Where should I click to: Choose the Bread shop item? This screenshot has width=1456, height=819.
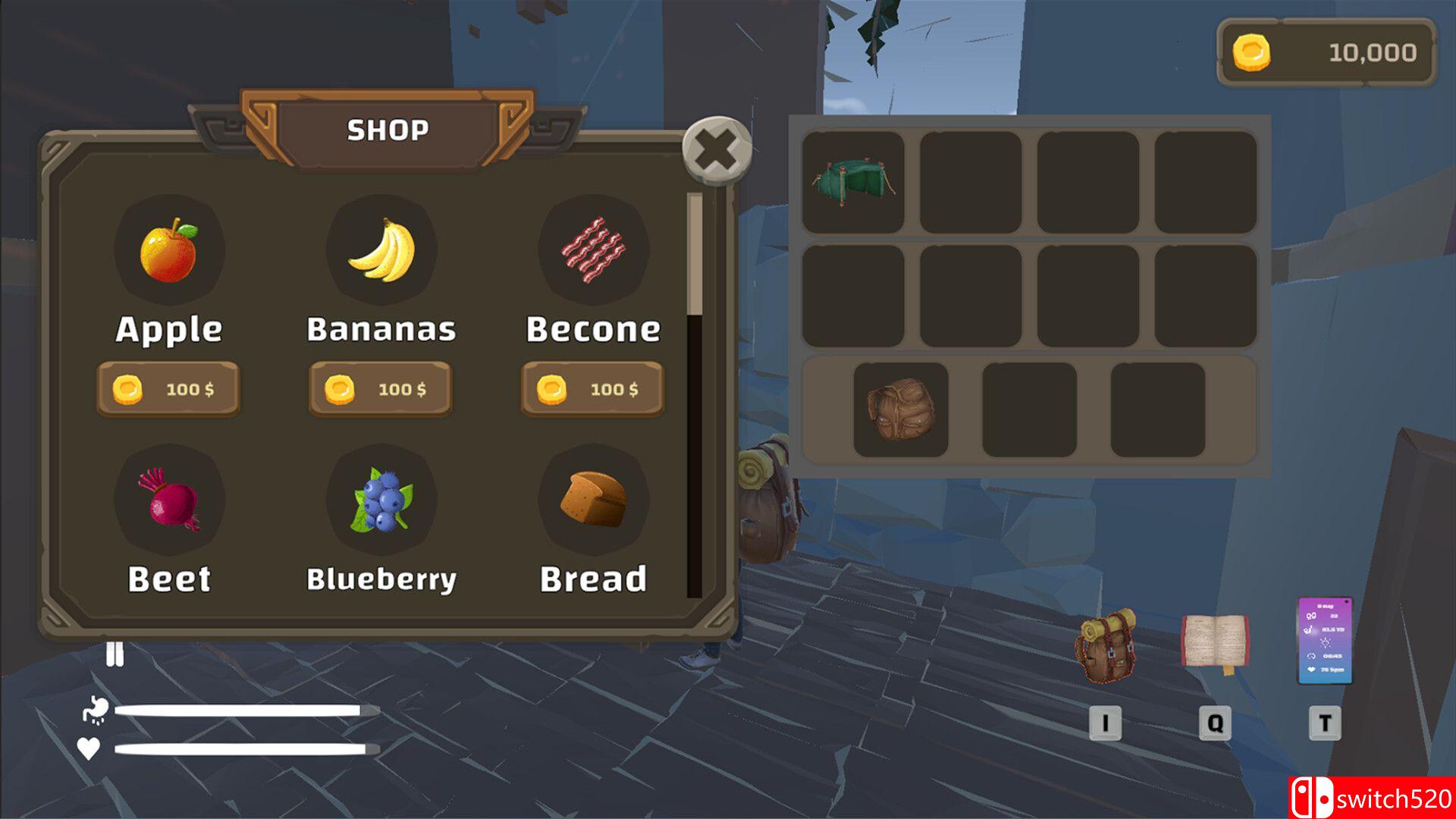click(x=593, y=500)
